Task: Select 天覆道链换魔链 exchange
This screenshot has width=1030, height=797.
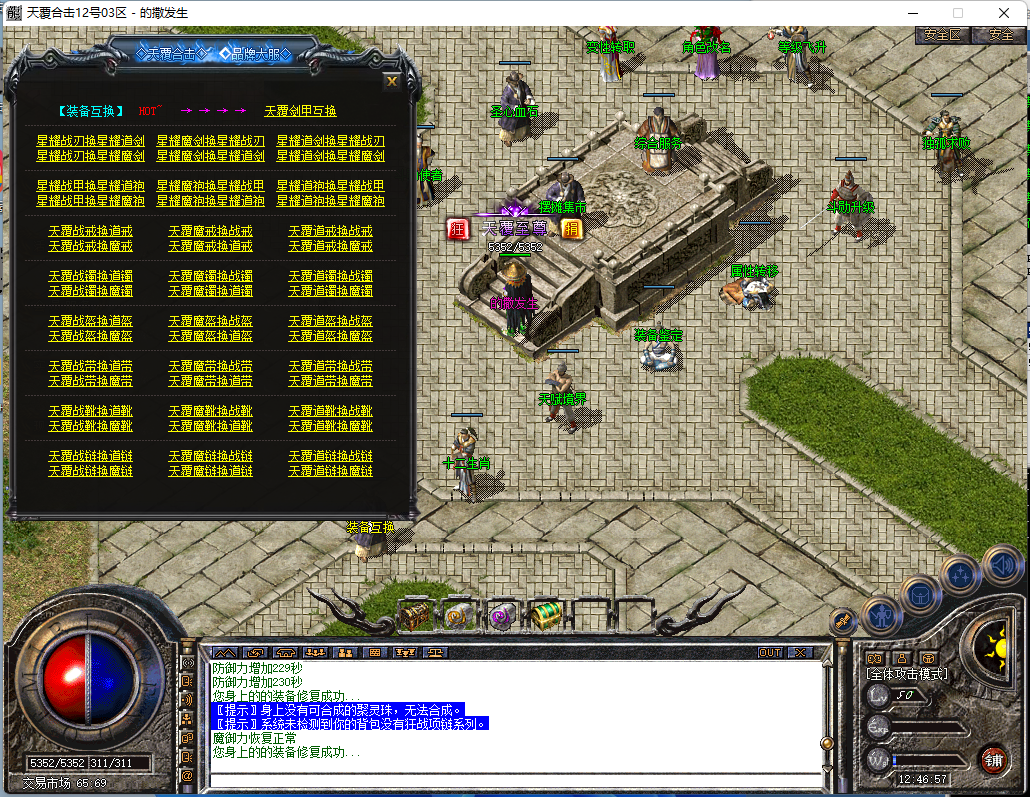Action: coord(330,471)
